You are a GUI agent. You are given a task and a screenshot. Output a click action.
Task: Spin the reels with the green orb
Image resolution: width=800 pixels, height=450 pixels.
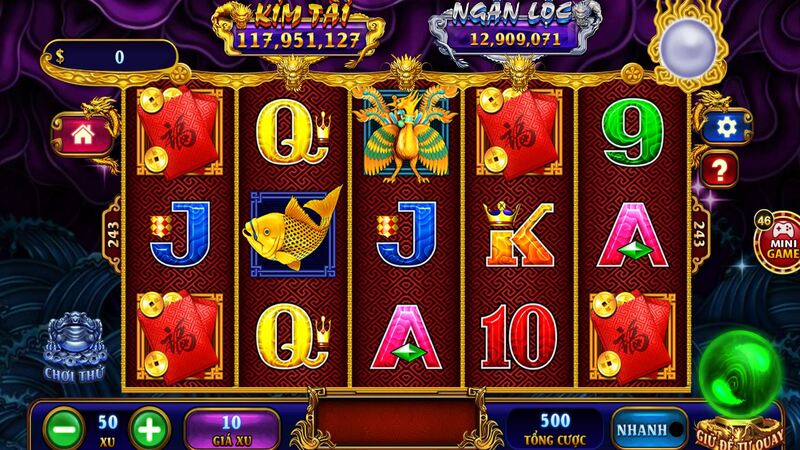pos(743,380)
